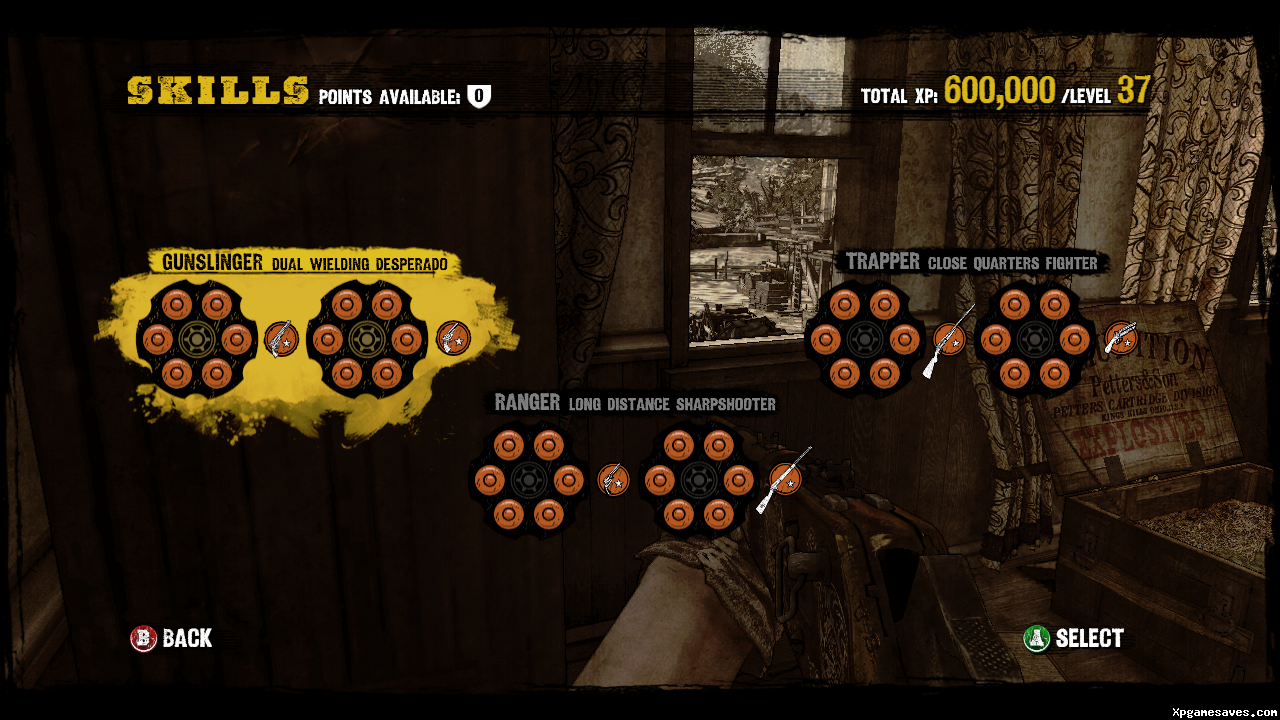This screenshot has width=1280, height=720.
Task: Click the Gunslinger long-barrel revolver reward icon
Action: (x=281, y=339)
